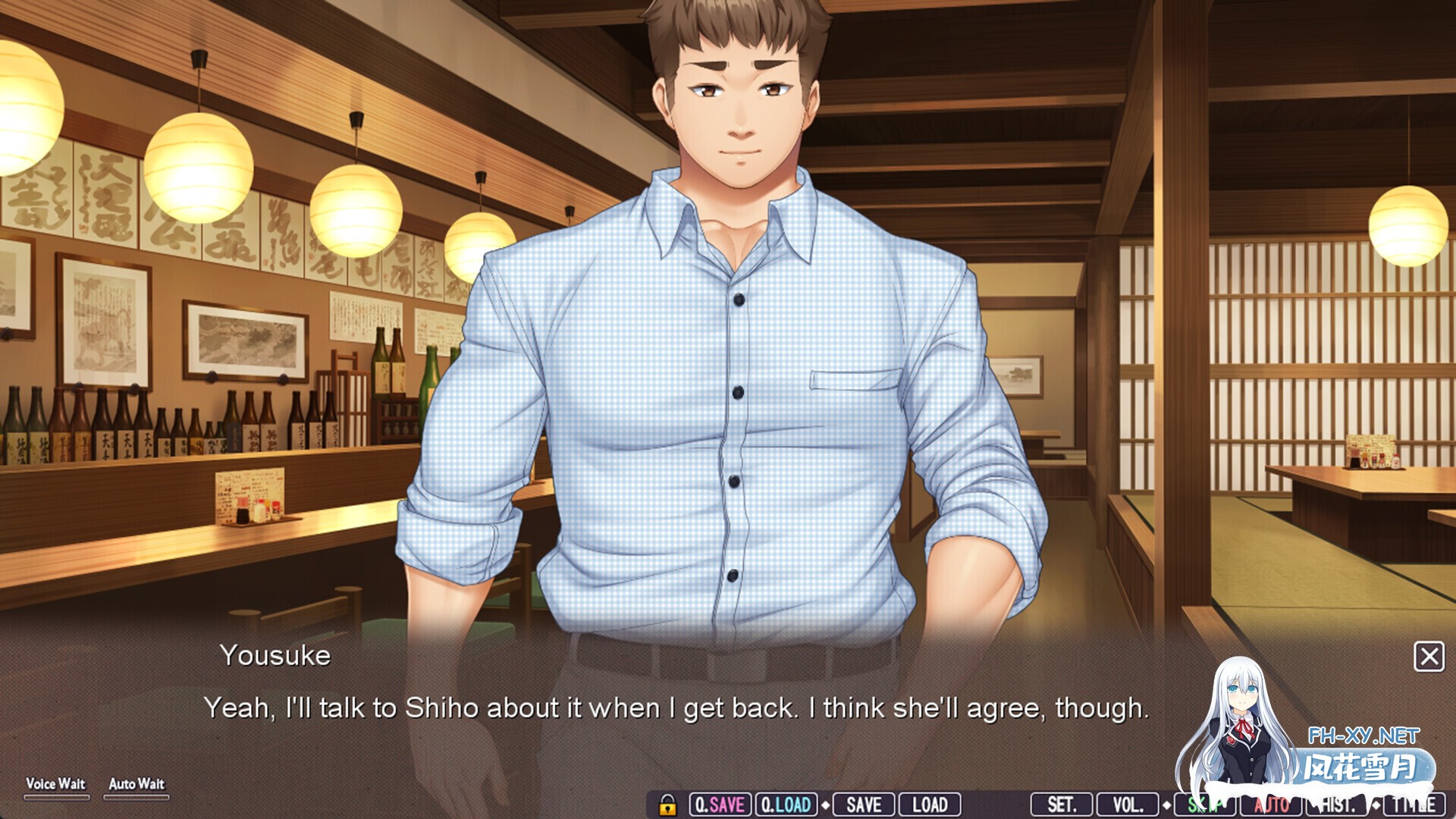Activate the green SKIP button
This screenshot has width=1456, height=819.
click(1204, 805)
